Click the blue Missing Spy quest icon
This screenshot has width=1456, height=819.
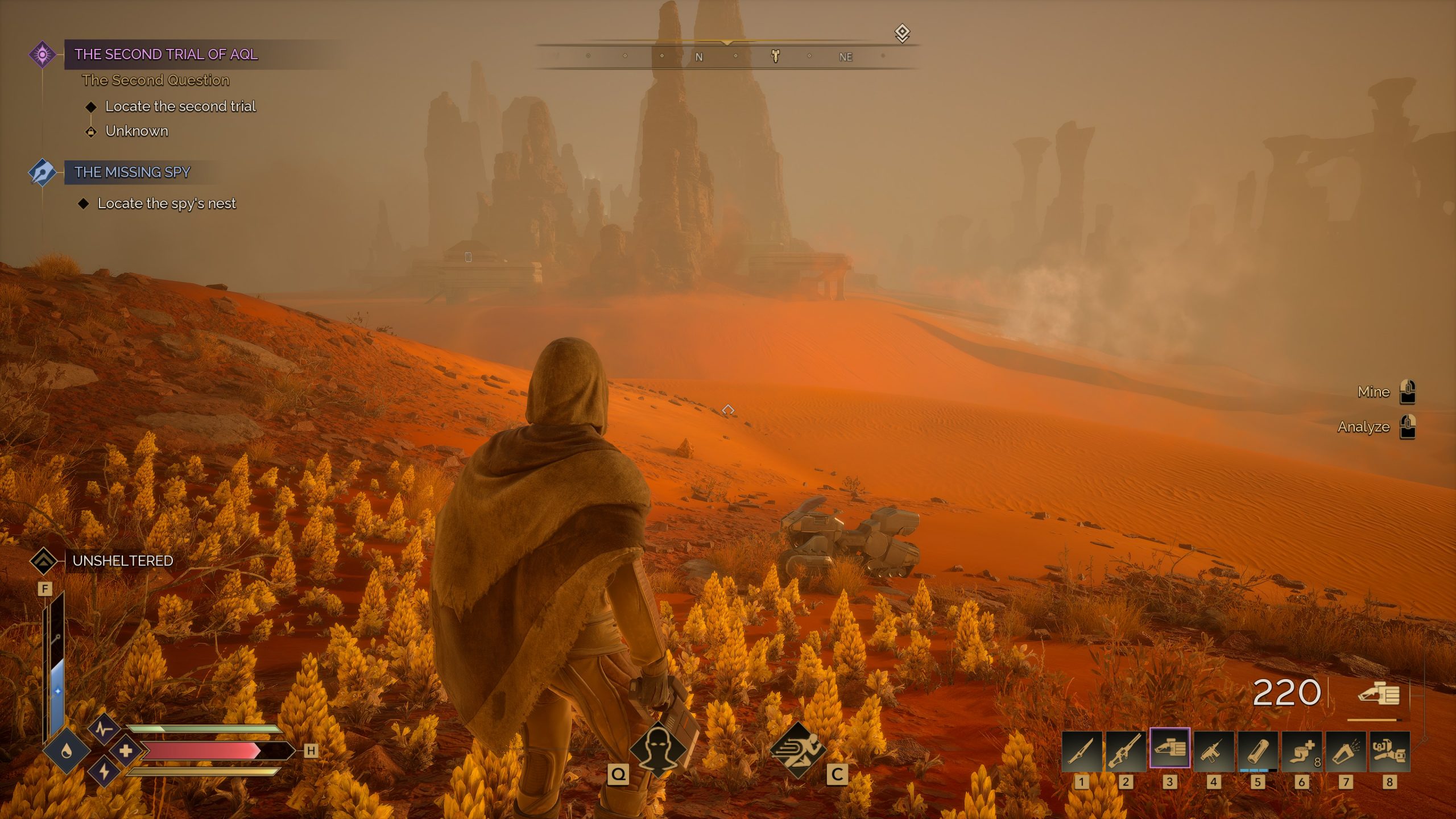pyautogui.click(x=42, y=172)
